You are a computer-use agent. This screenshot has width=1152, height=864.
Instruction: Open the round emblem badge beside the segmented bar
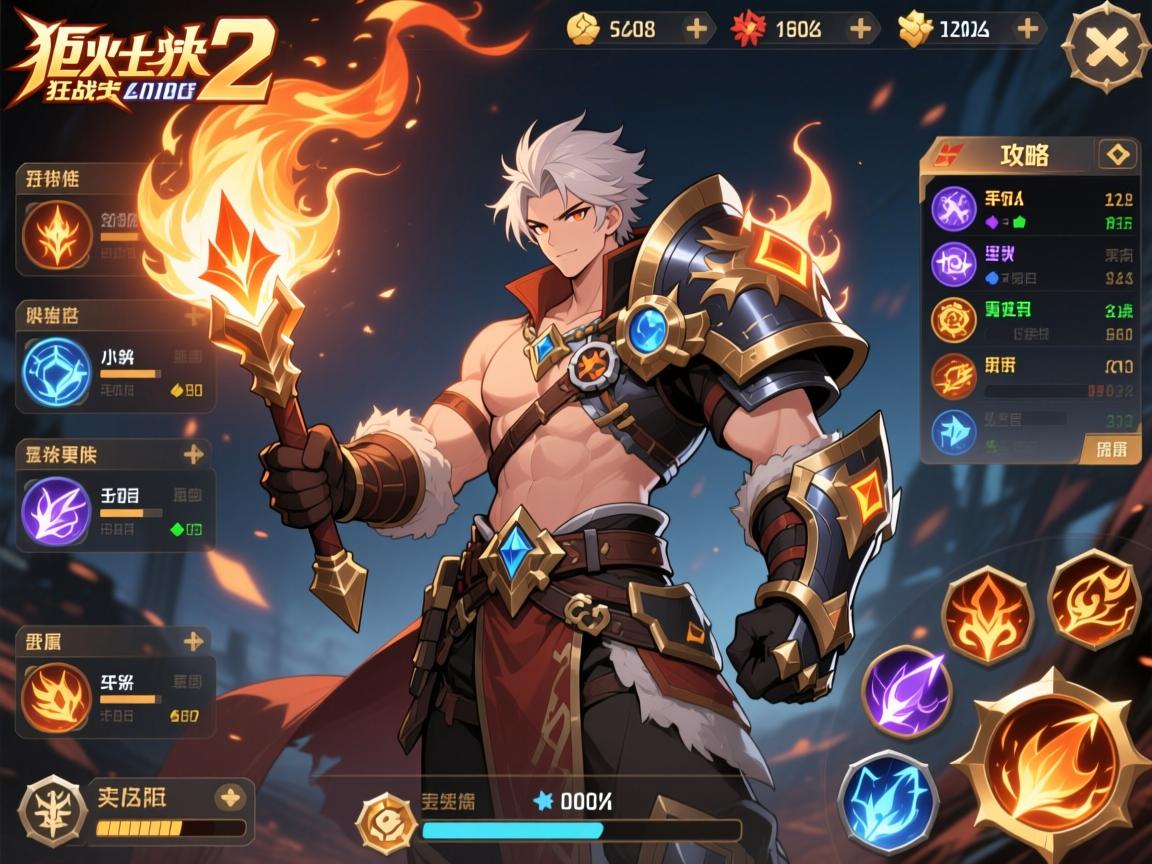(x=52, y=808)
